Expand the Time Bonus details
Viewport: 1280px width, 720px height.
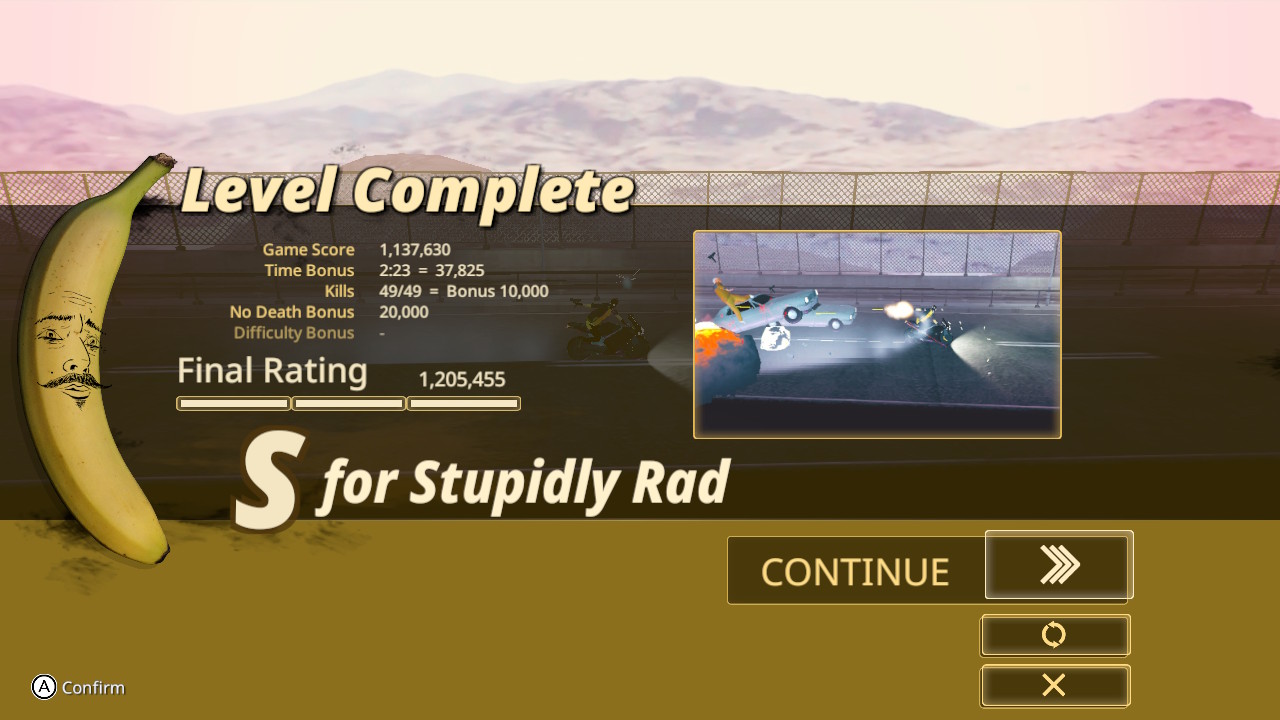(309, 270)
